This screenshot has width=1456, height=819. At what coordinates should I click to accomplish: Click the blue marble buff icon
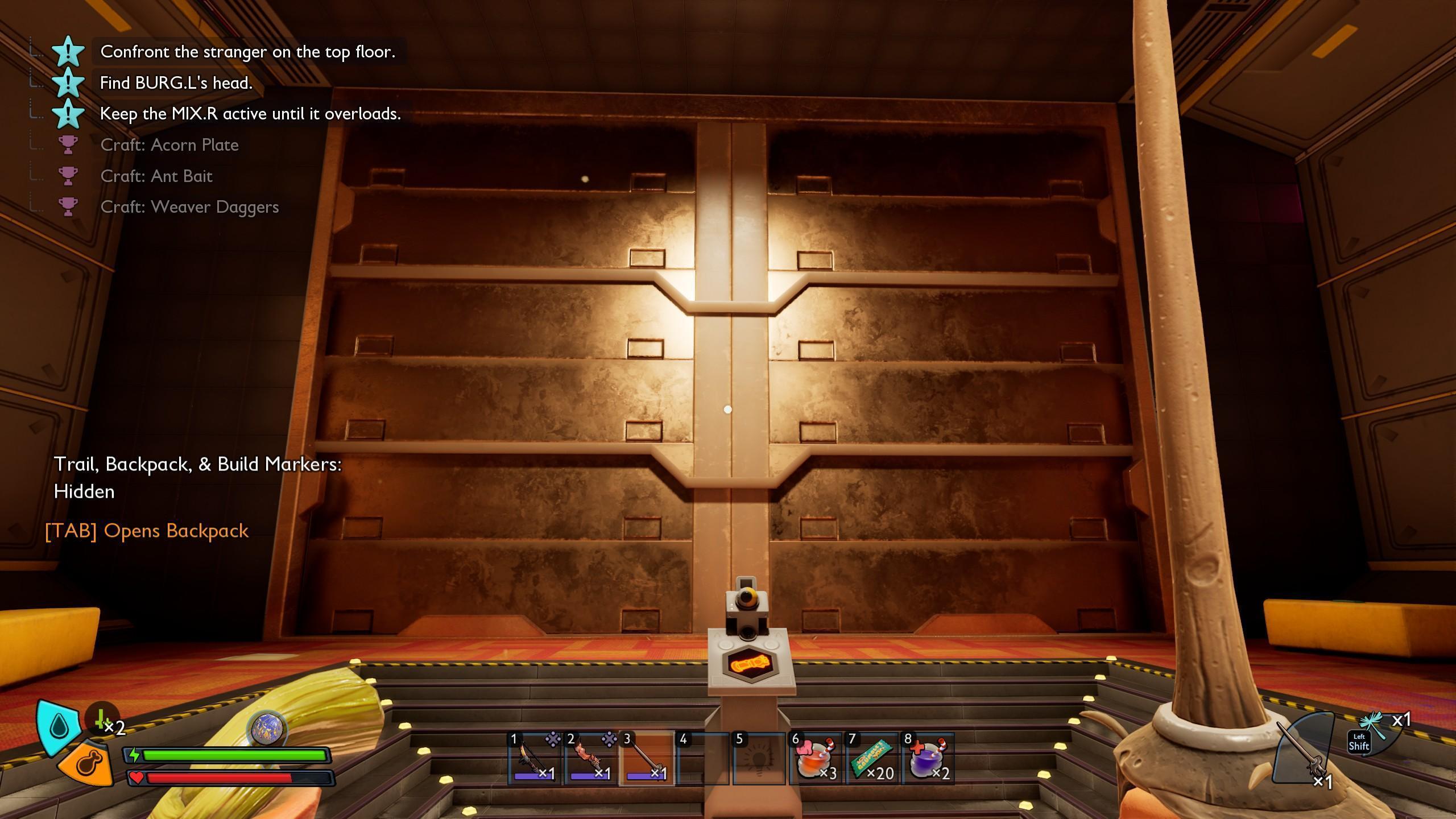tap(266, 729)
